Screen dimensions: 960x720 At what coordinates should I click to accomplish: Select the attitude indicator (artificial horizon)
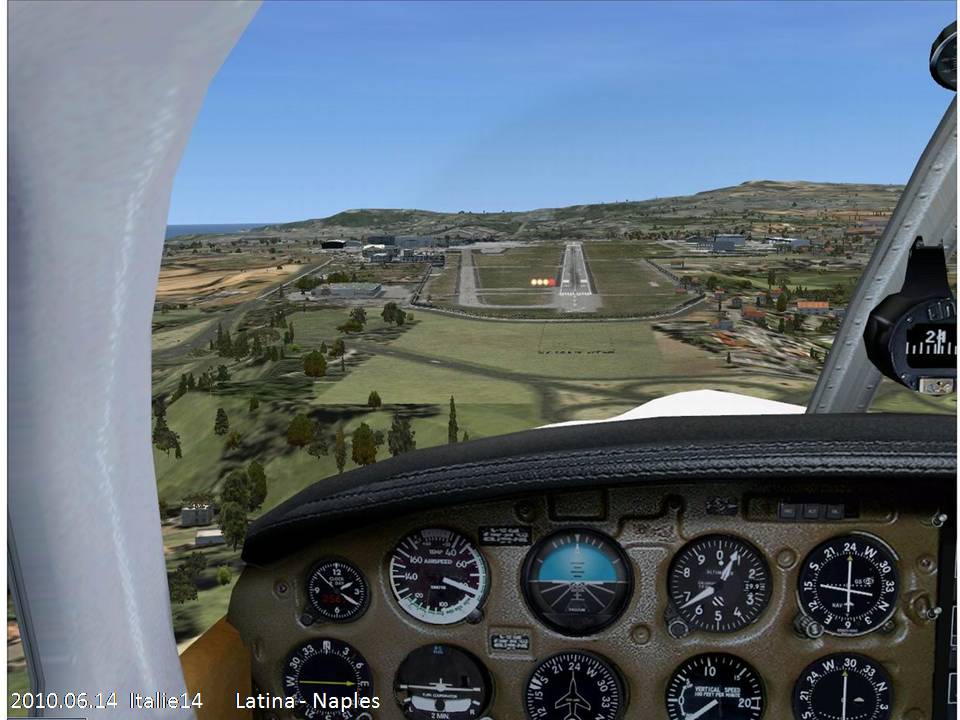[577, 580]
